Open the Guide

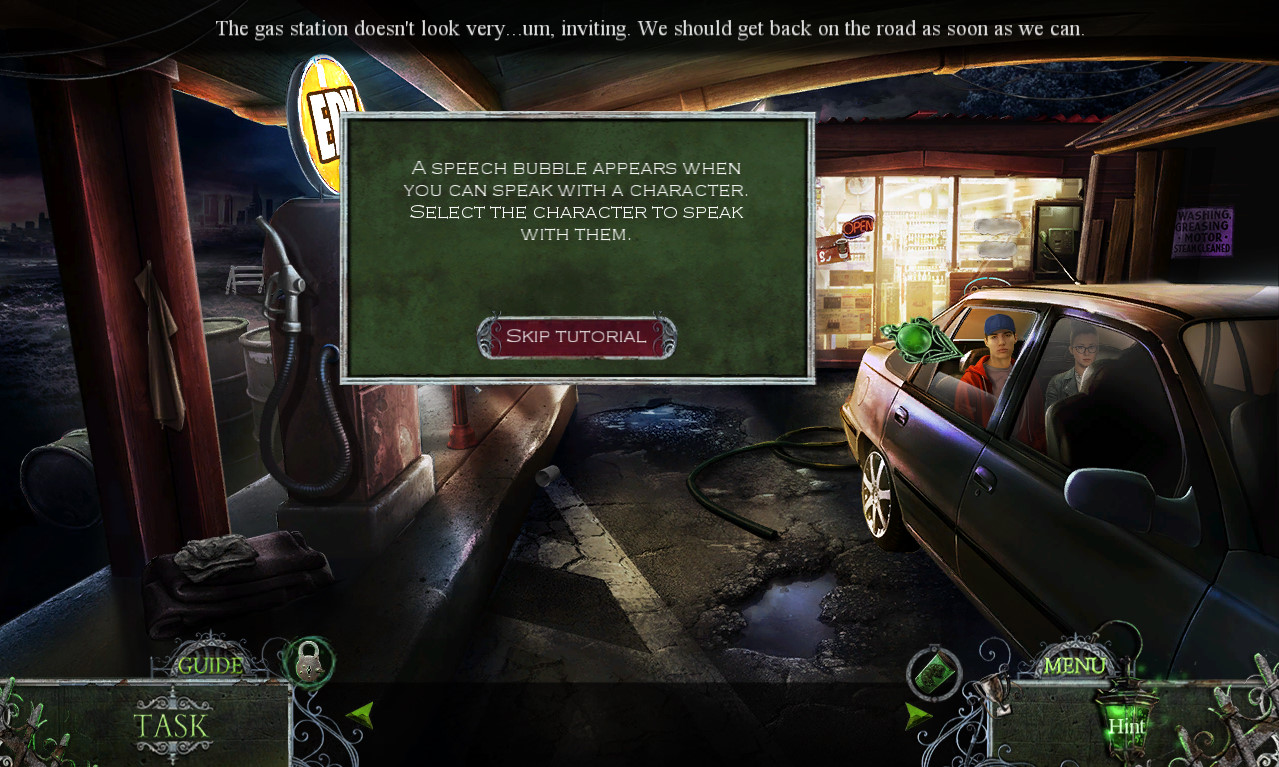coord(210,665)
